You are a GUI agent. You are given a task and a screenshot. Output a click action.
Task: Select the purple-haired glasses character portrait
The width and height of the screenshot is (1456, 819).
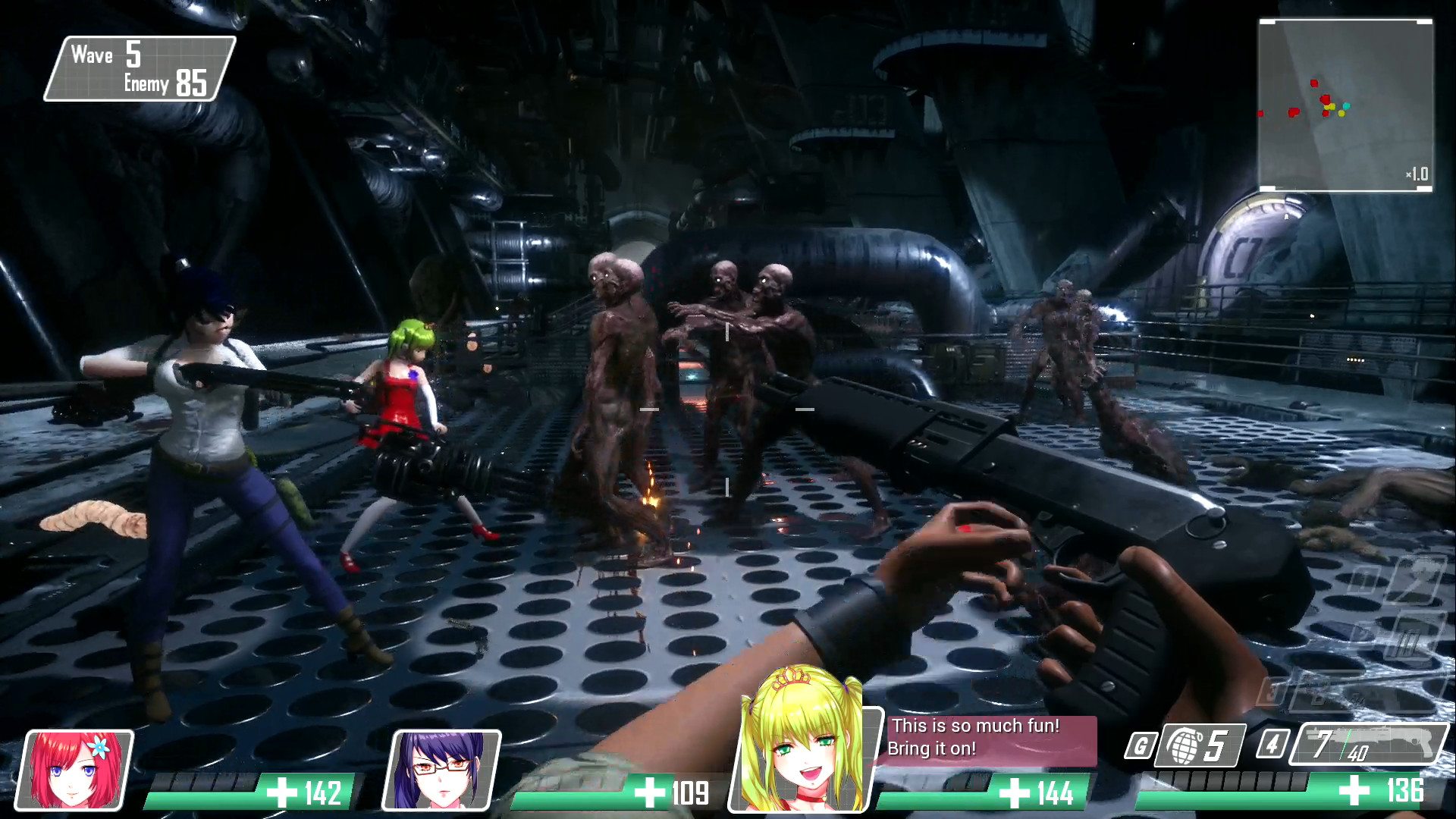[x=441, y=770]
